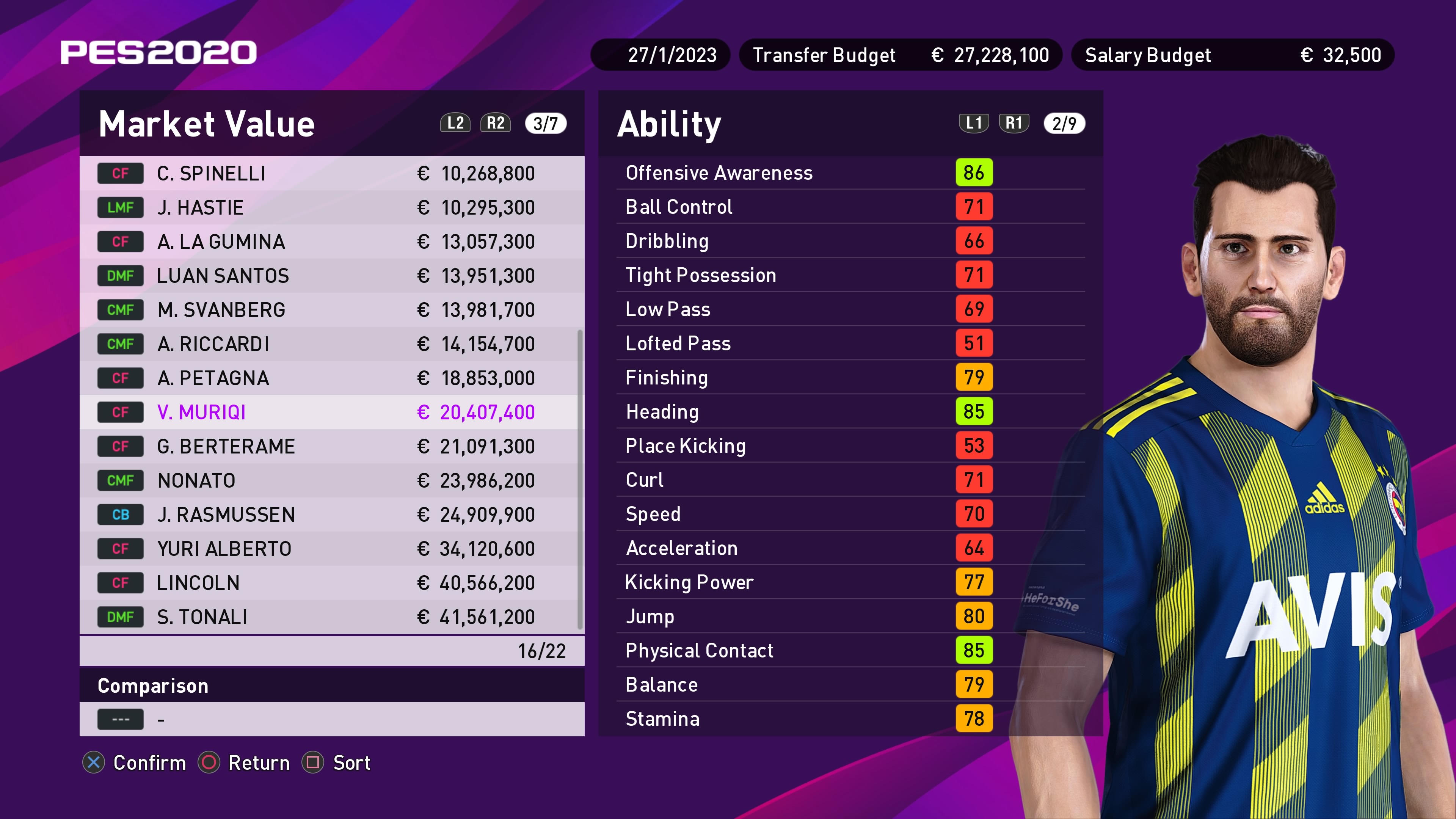The width and height of the screenshot is (1456, 819).
Task: Select the J. RASMUSSEN row
Action: click(x=331, y=515)
